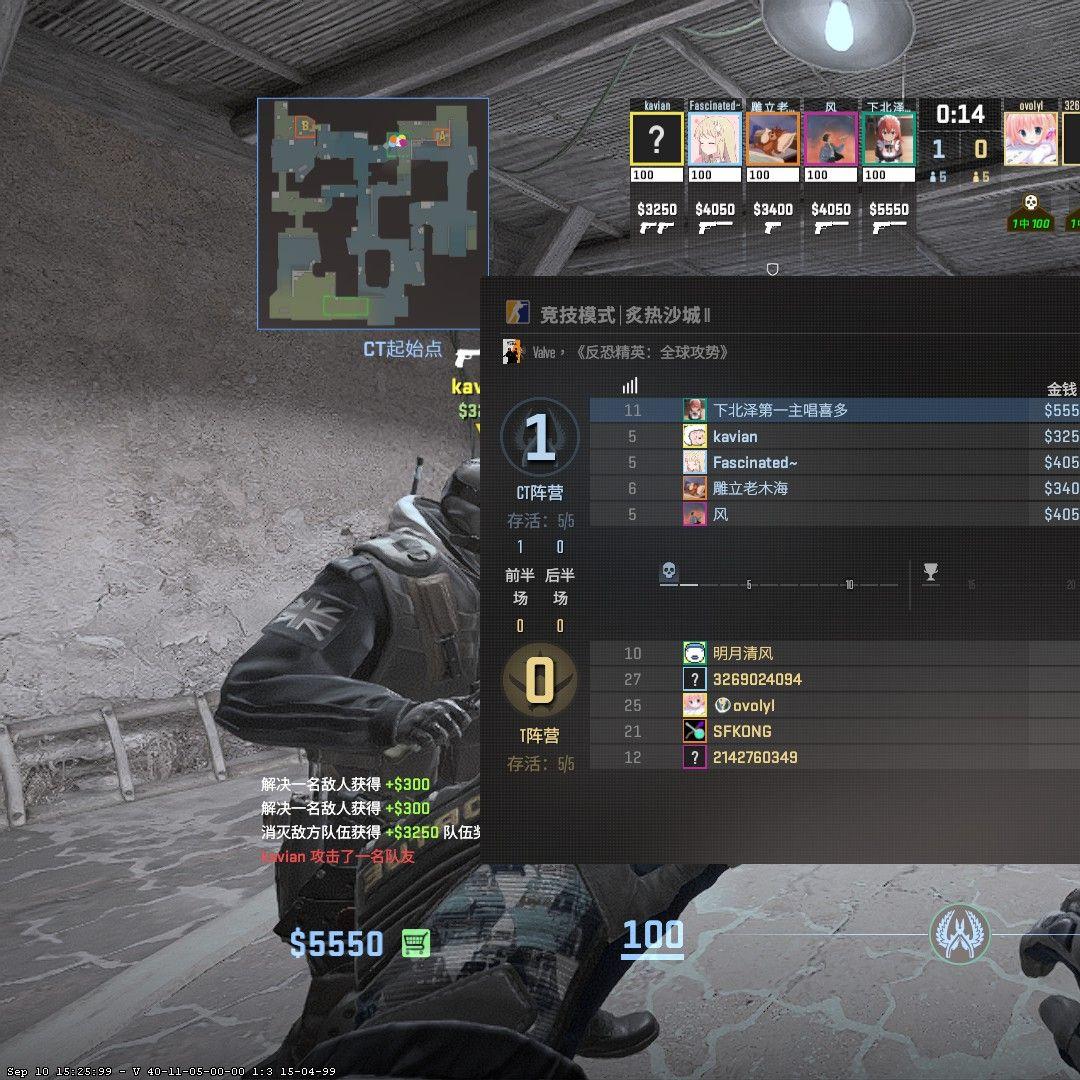Viewport: 1080px width, 1080px height.
Task: Click the CT team emblem with score 1
Action: (539, 437)
